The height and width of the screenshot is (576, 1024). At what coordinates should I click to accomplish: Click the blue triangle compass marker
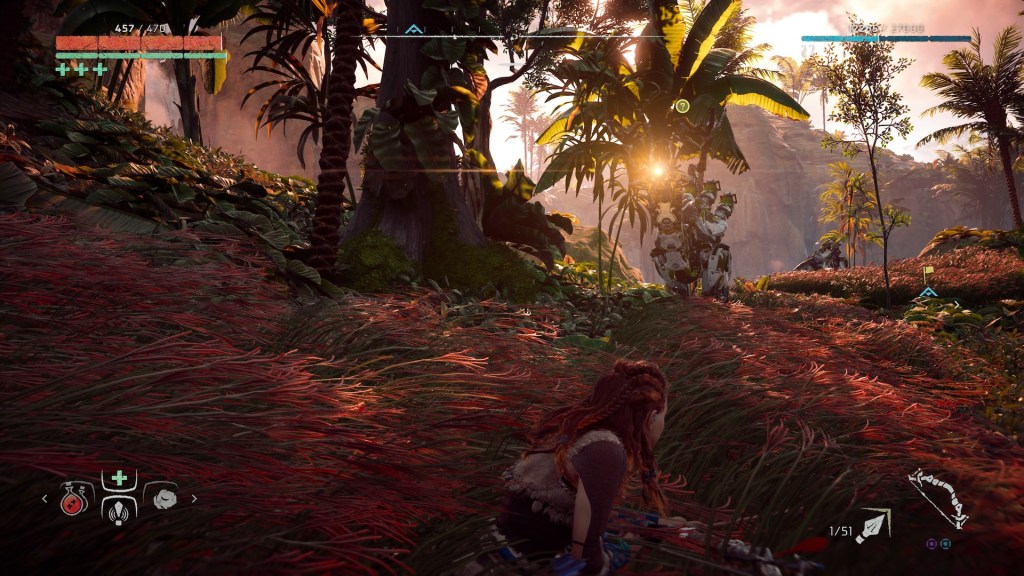413,30
